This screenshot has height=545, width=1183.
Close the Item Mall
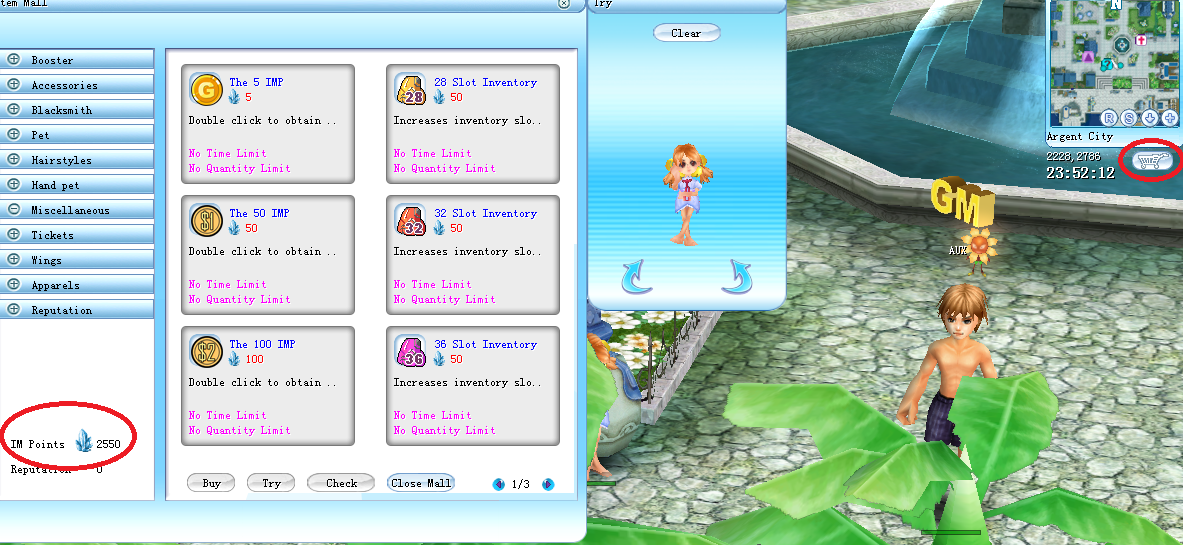421,483
